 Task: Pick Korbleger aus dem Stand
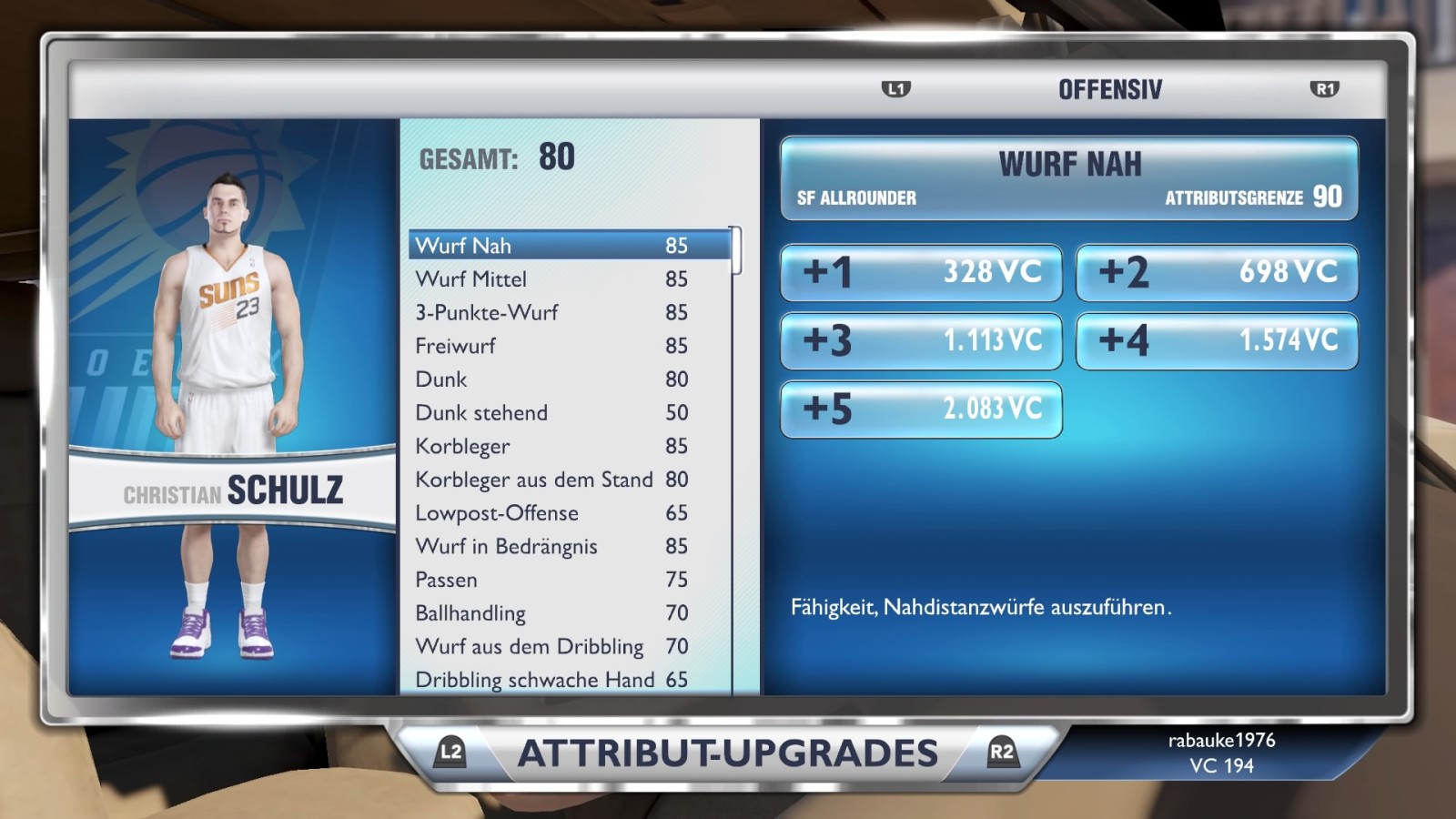551,480
